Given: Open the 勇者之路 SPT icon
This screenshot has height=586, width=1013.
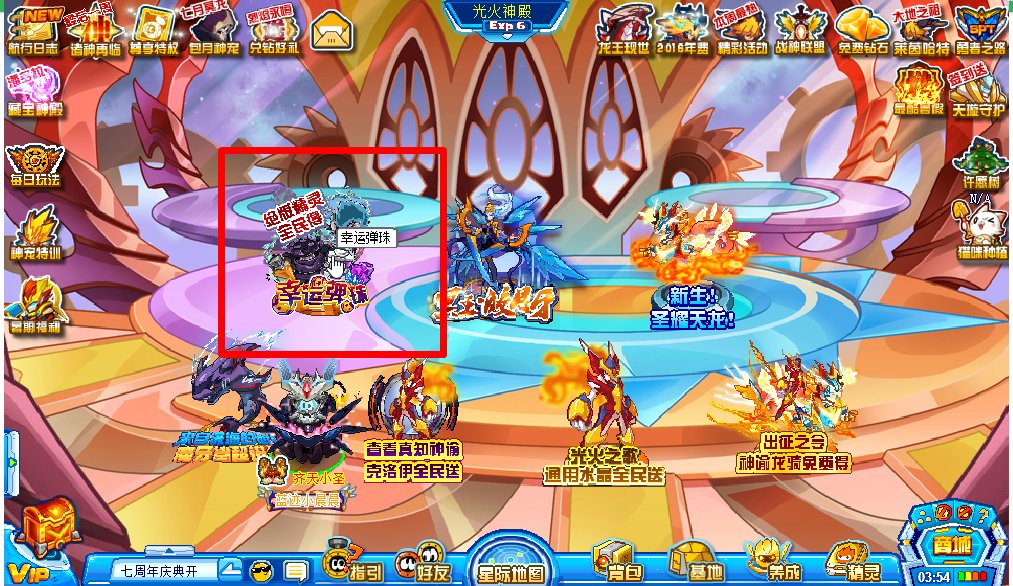Looking at the screenshot, I should 980,30.
